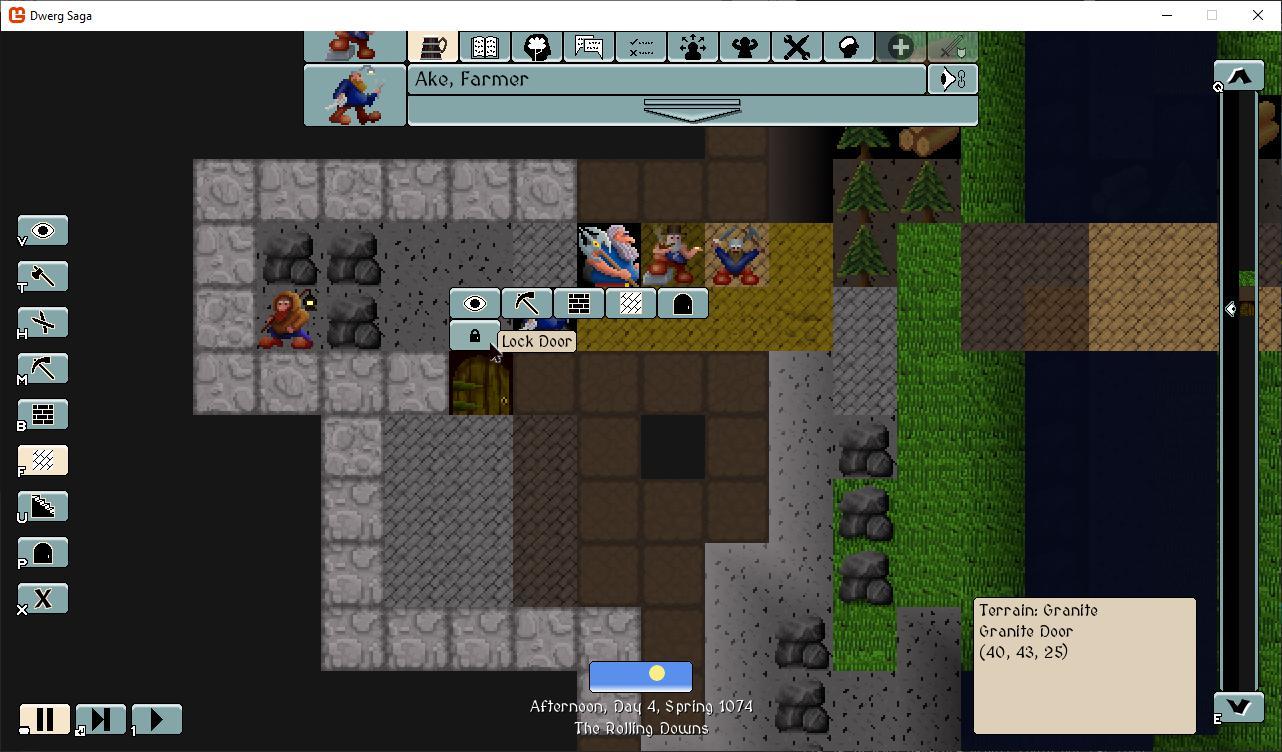Toggle the eye view mode in the sidebar
Image resolution: width=1282 pixels, height=752 pixels.
(43, 230)
